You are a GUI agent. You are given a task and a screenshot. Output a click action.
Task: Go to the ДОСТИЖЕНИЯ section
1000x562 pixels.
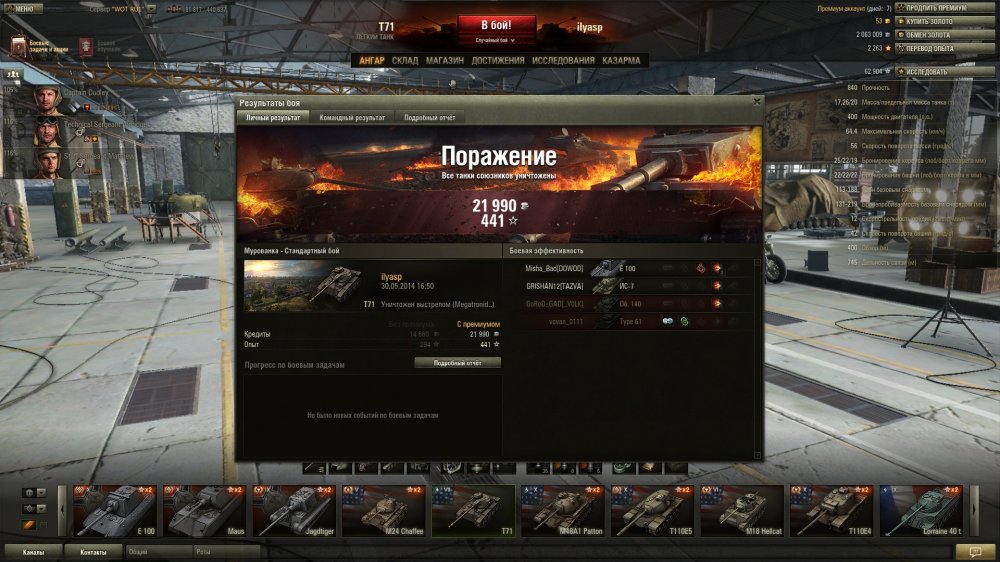[x=498, y=60]
